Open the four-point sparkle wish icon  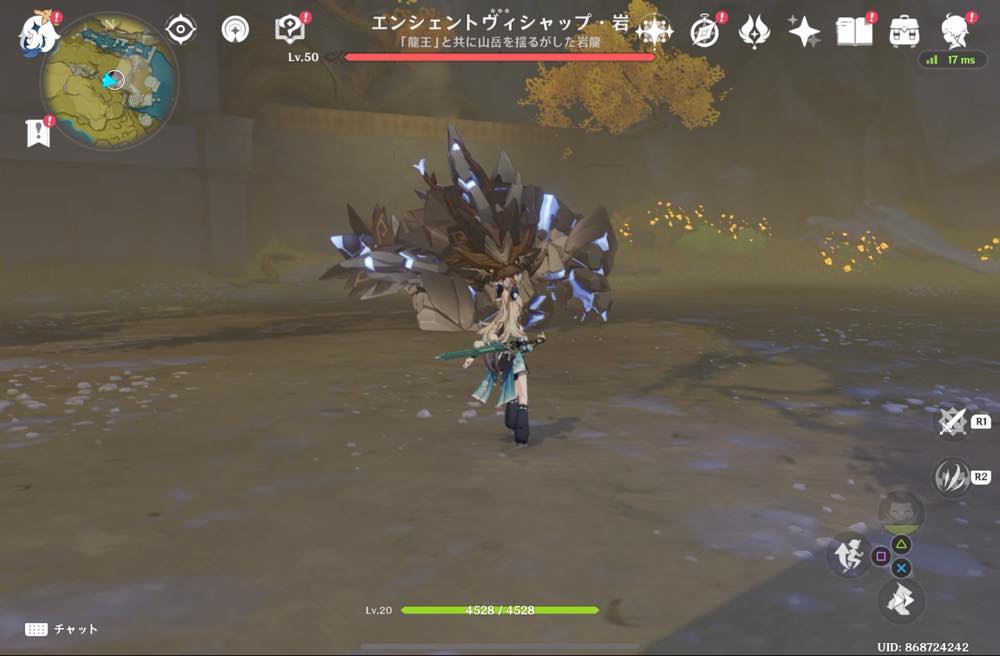654,32
